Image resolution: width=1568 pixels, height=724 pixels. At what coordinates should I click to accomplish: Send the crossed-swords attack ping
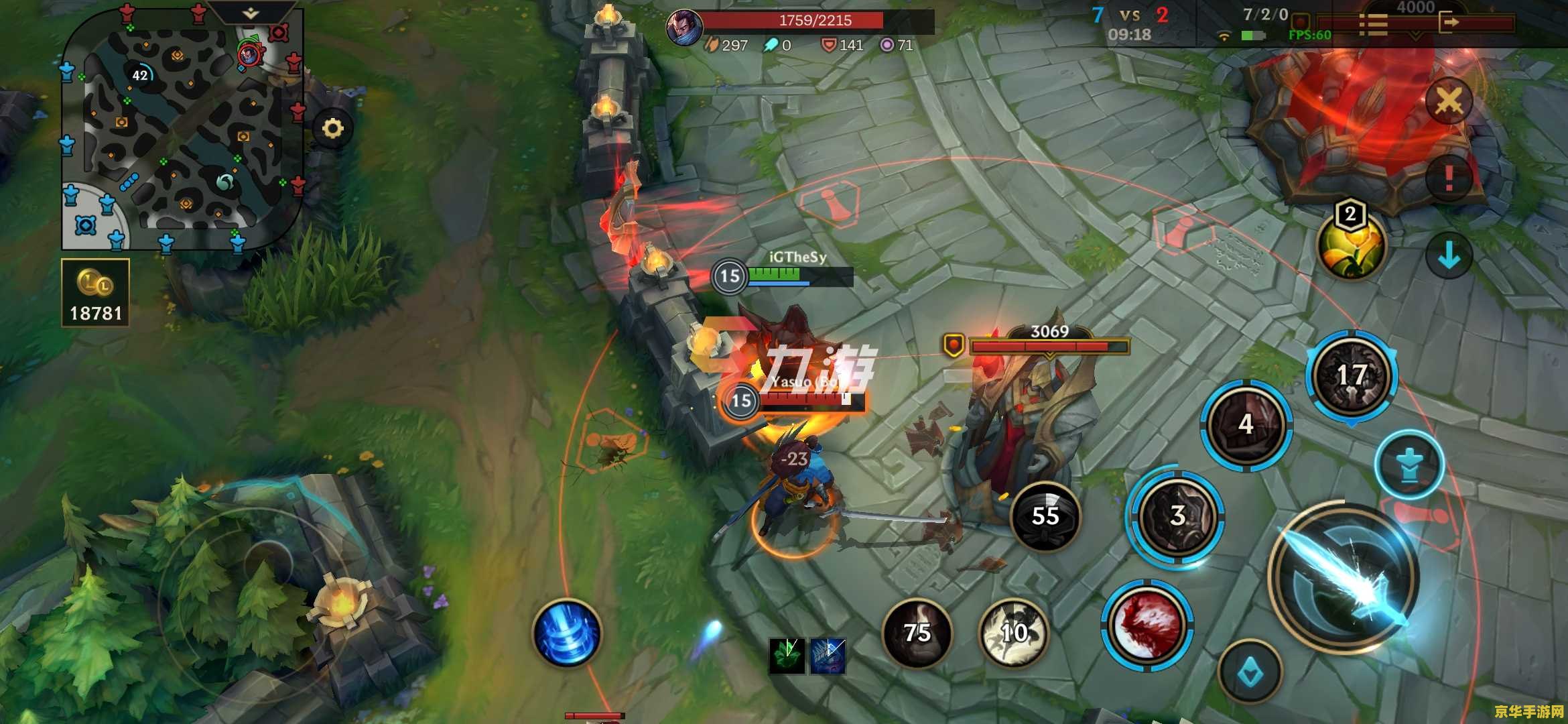(x=1448, y=102)
